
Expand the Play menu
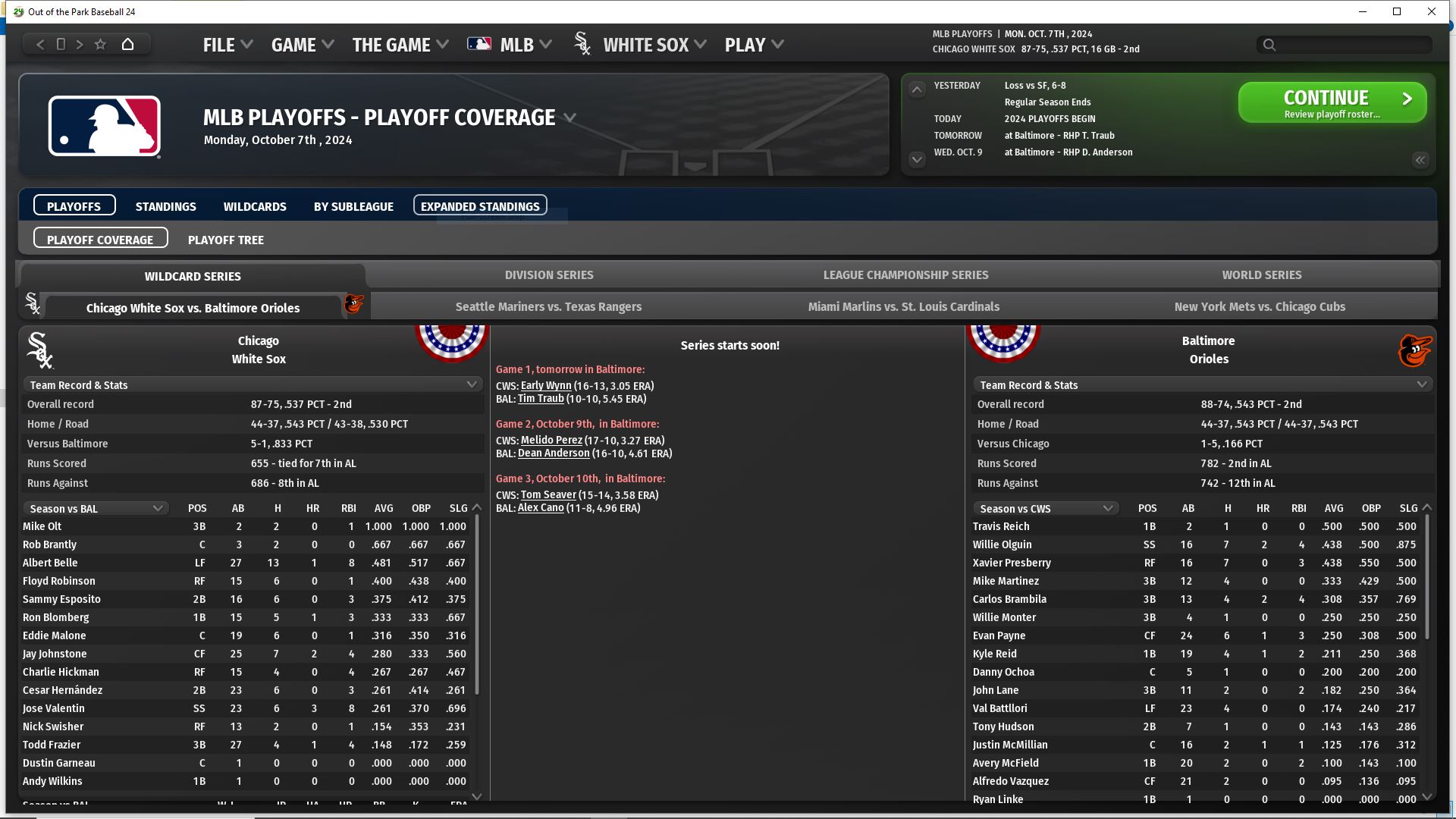pyautogui.click(x=753, y=45)
